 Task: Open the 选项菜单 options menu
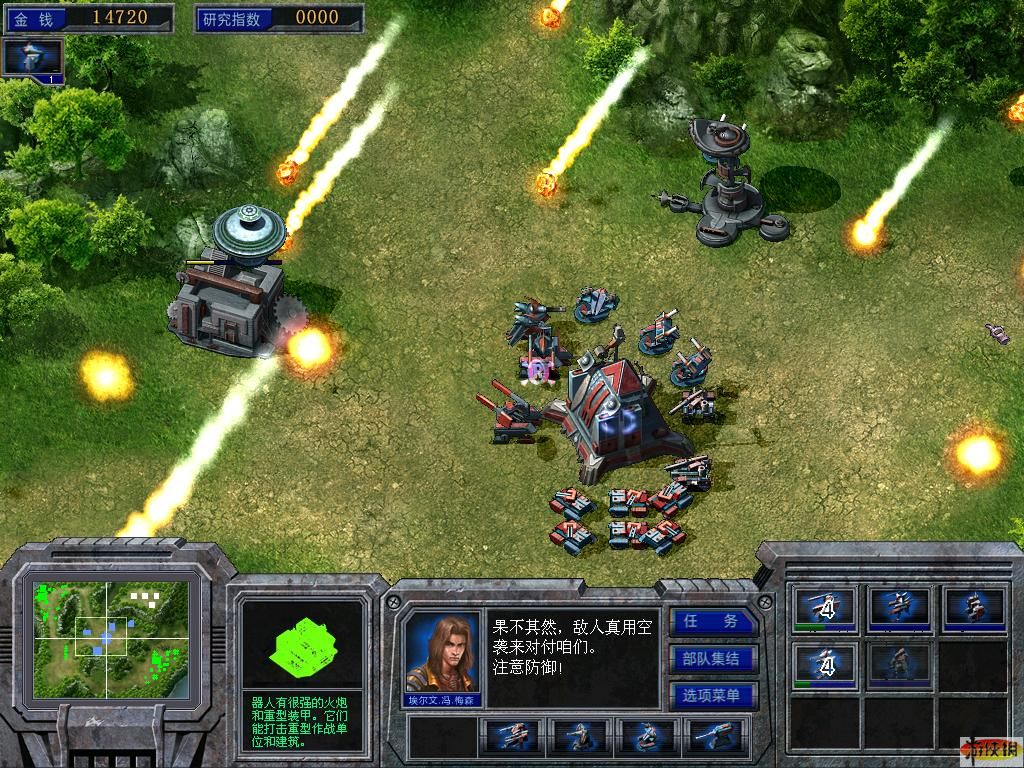pos(714,696)
